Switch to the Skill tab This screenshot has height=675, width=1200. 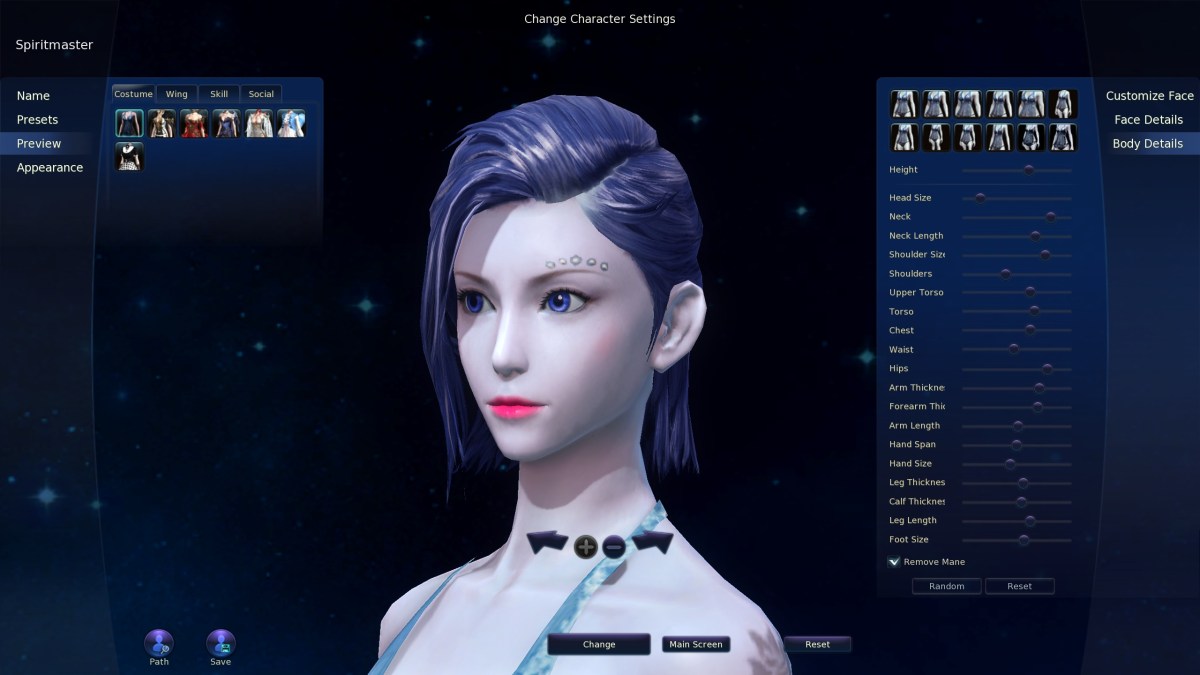click(x=219, y=94)
